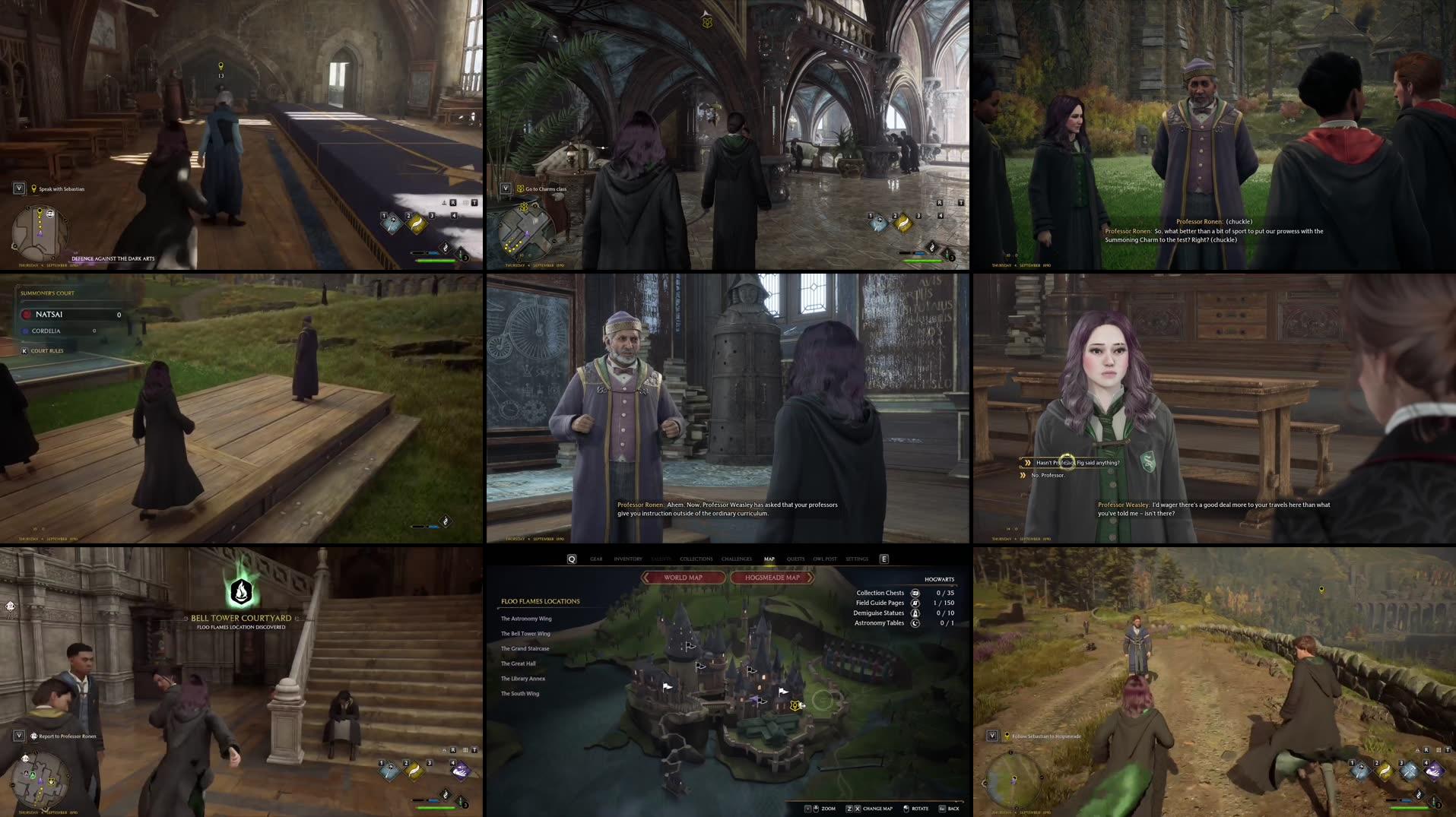Screen dimensions: 1456x817
Task: Select the Collection Chests icon in map stats
Action: [915, 593]
